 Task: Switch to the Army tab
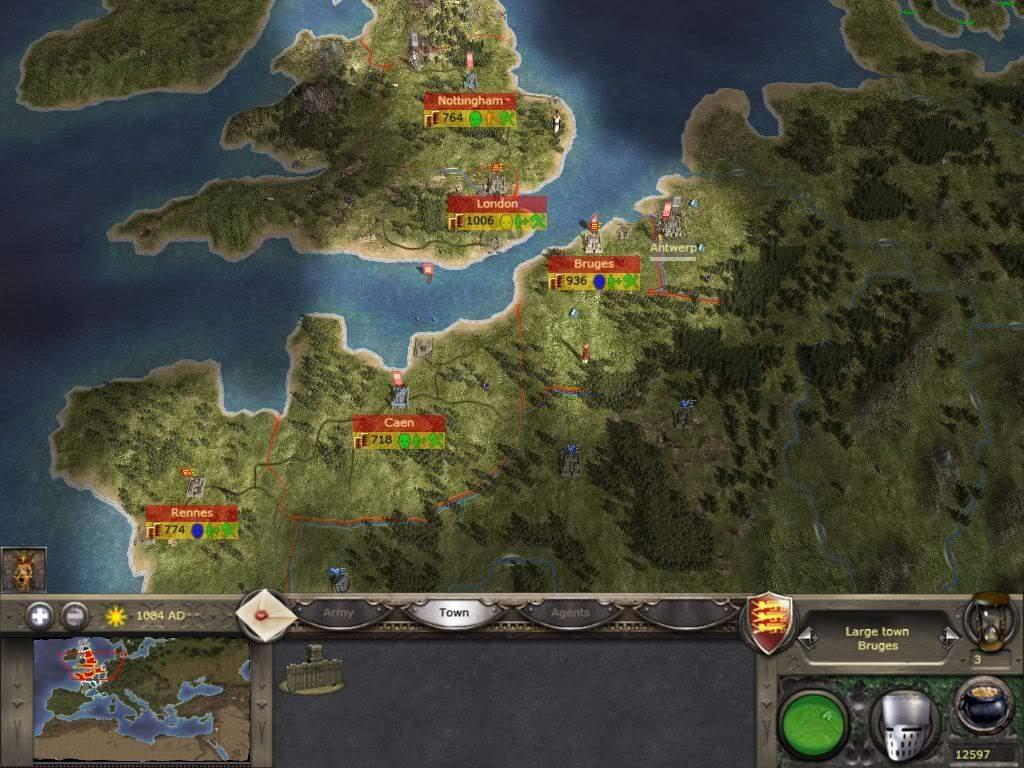coord(339,612)
